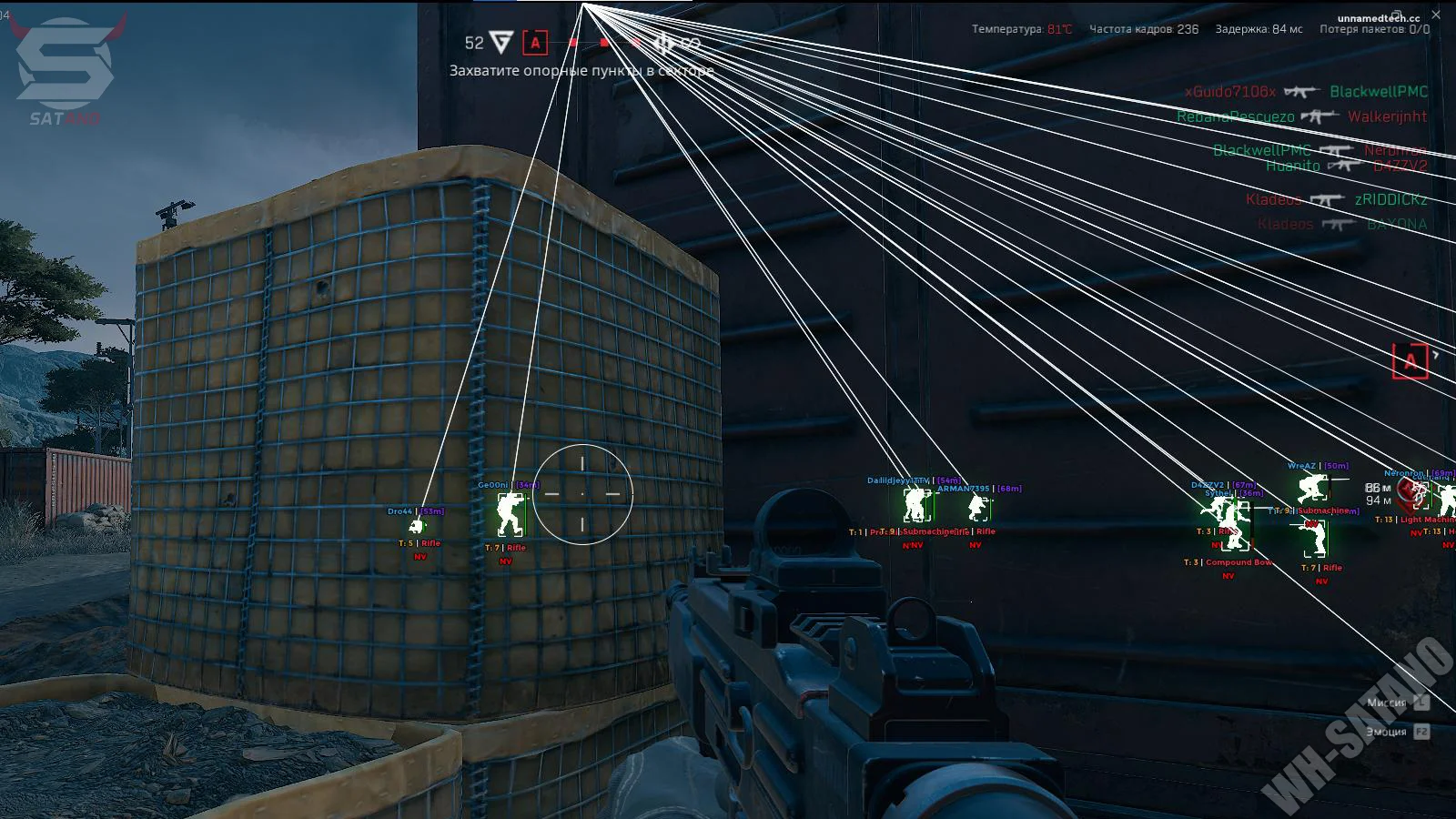The width and height of the screenshot is (1456, 819).
Task: Select the xGuido7106x kill feed entry
Action: pos(1230,92)
